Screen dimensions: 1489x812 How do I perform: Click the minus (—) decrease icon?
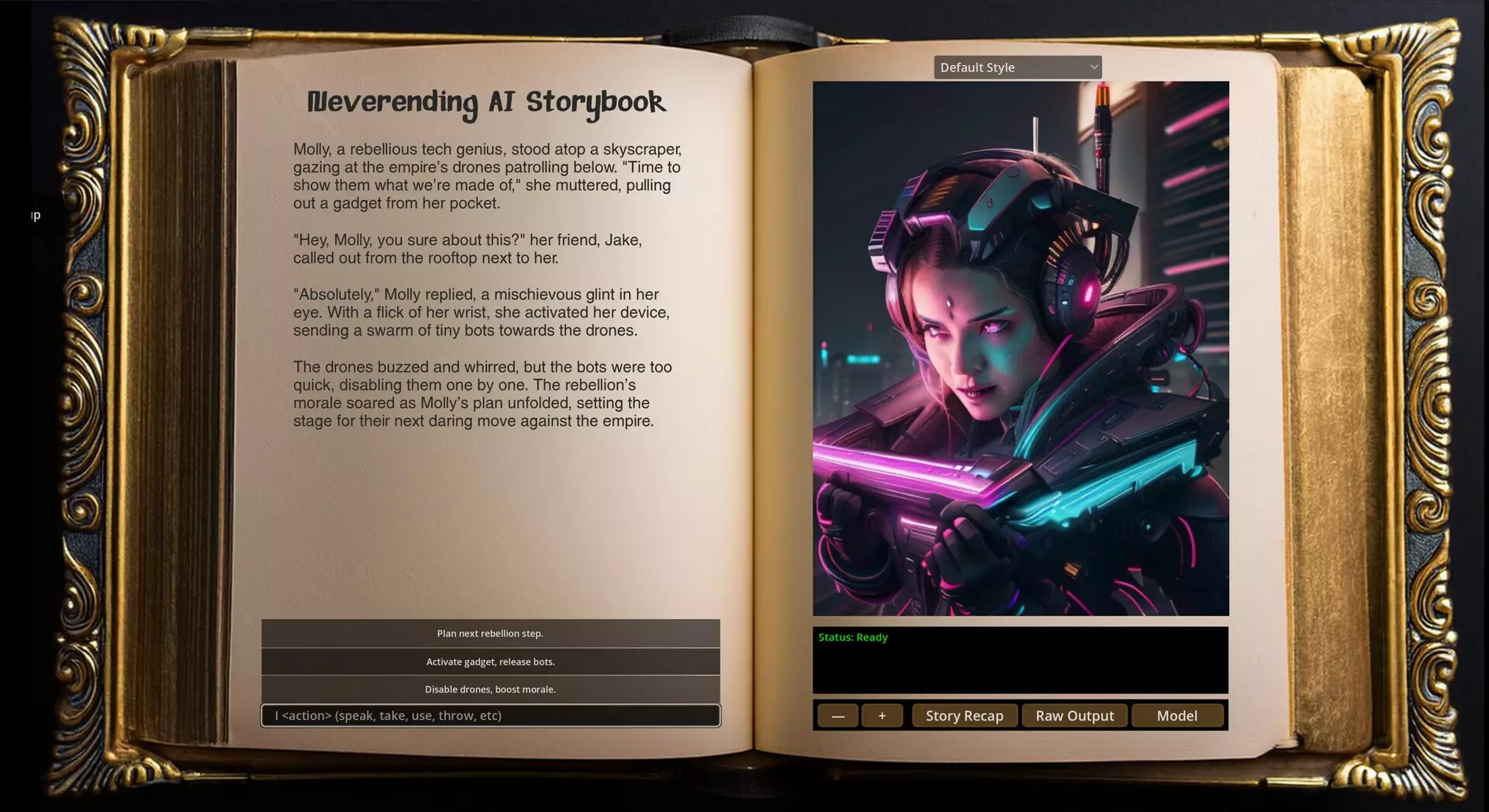tap(838, 715)
